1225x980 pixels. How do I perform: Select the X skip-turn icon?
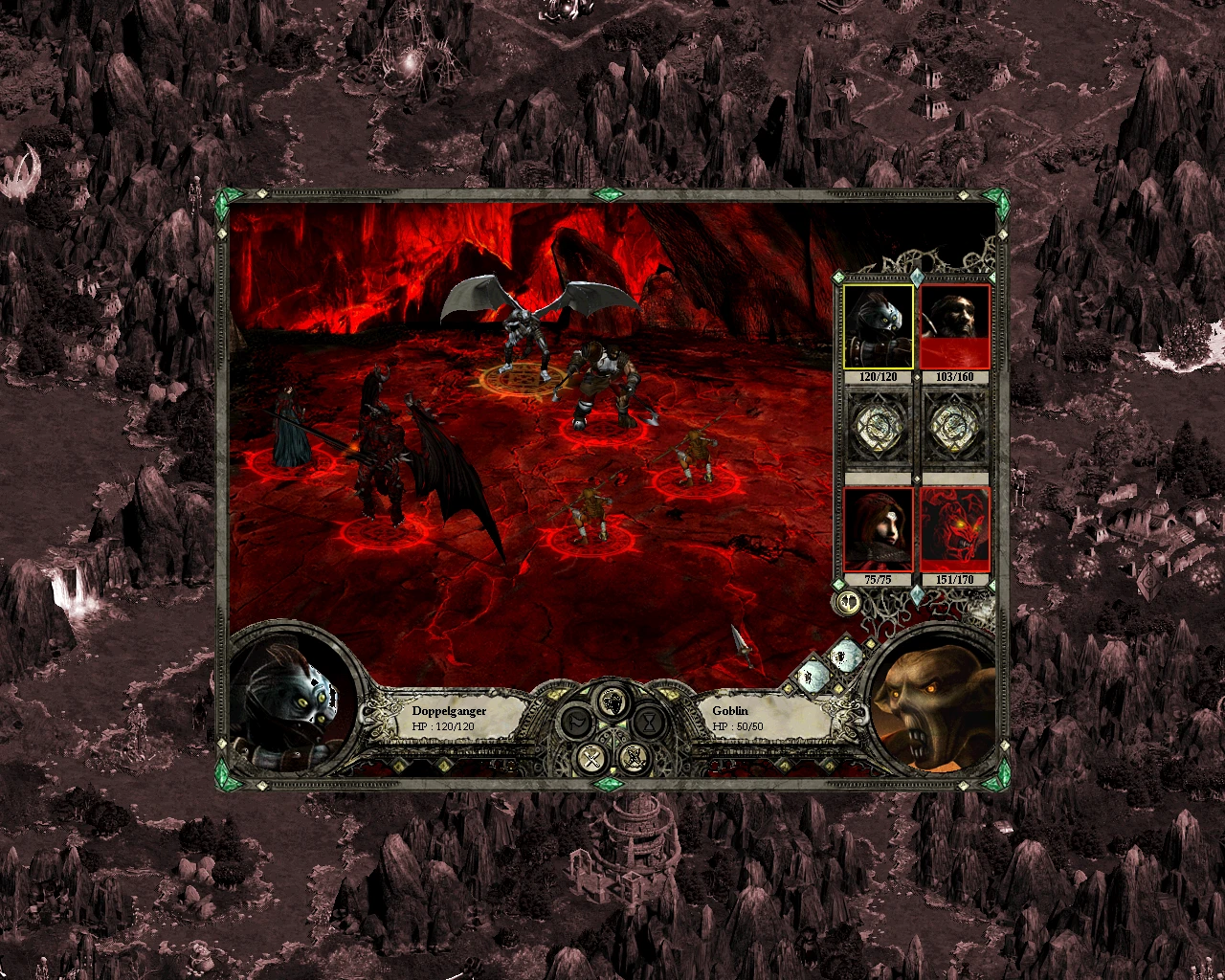(590, 757)
